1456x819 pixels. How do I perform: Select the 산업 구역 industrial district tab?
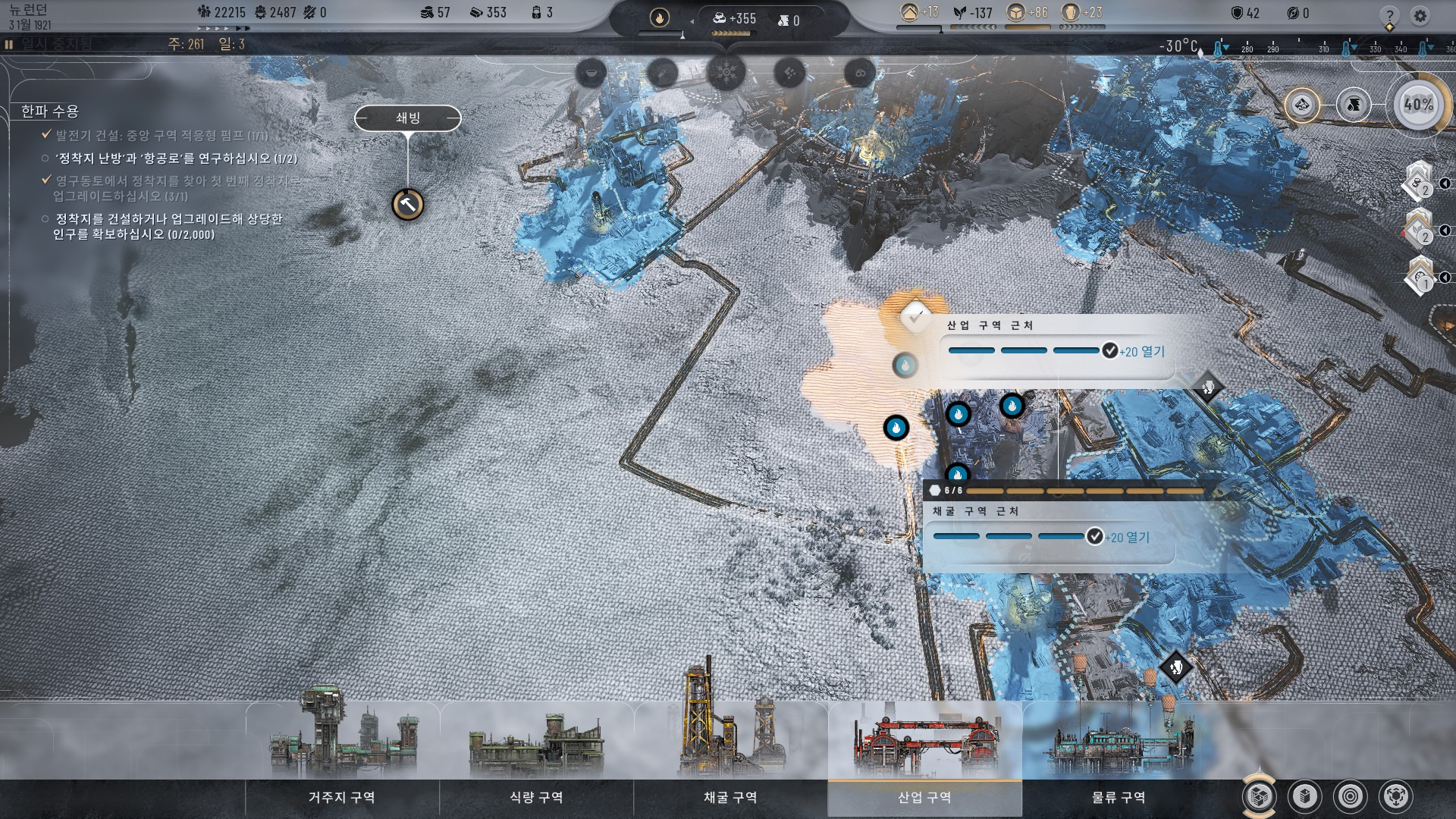pyautogui.click(x=924, y=797)
